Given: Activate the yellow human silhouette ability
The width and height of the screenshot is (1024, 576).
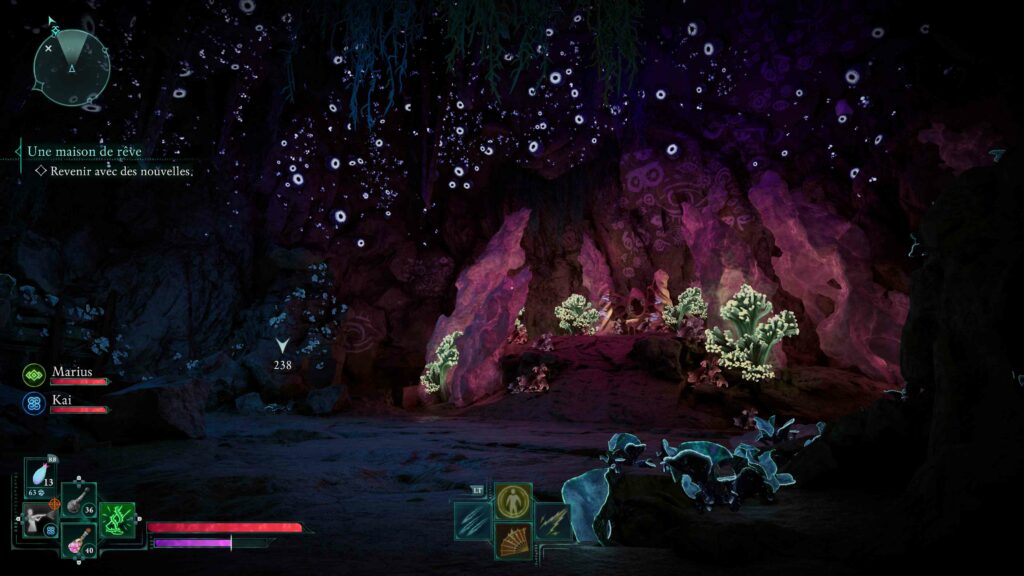Looking at the screenshot, I should pos(513,499).
